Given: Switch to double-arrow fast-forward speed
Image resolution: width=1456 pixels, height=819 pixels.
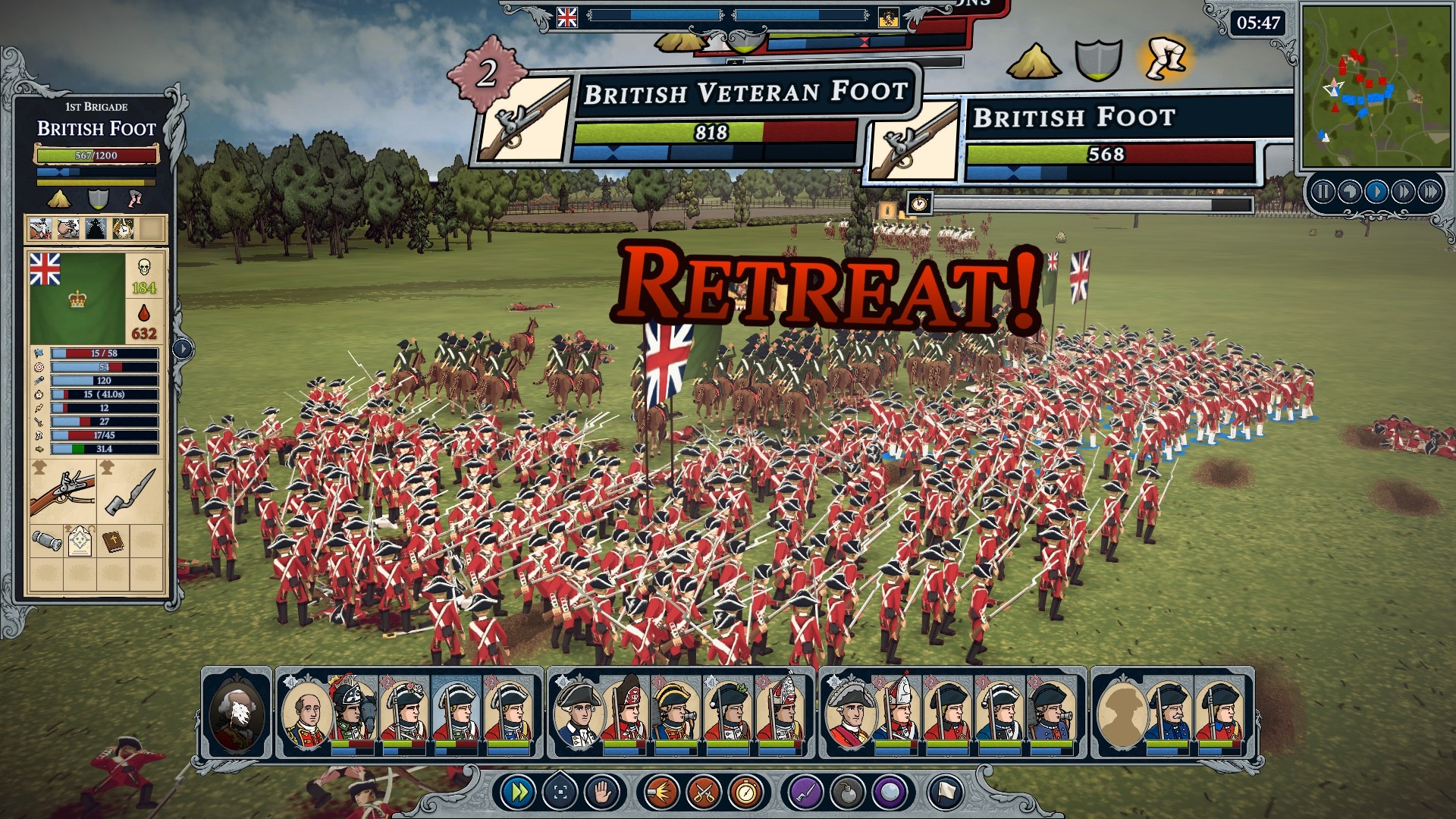Looking at the screenshot, I should point(1403,192).
